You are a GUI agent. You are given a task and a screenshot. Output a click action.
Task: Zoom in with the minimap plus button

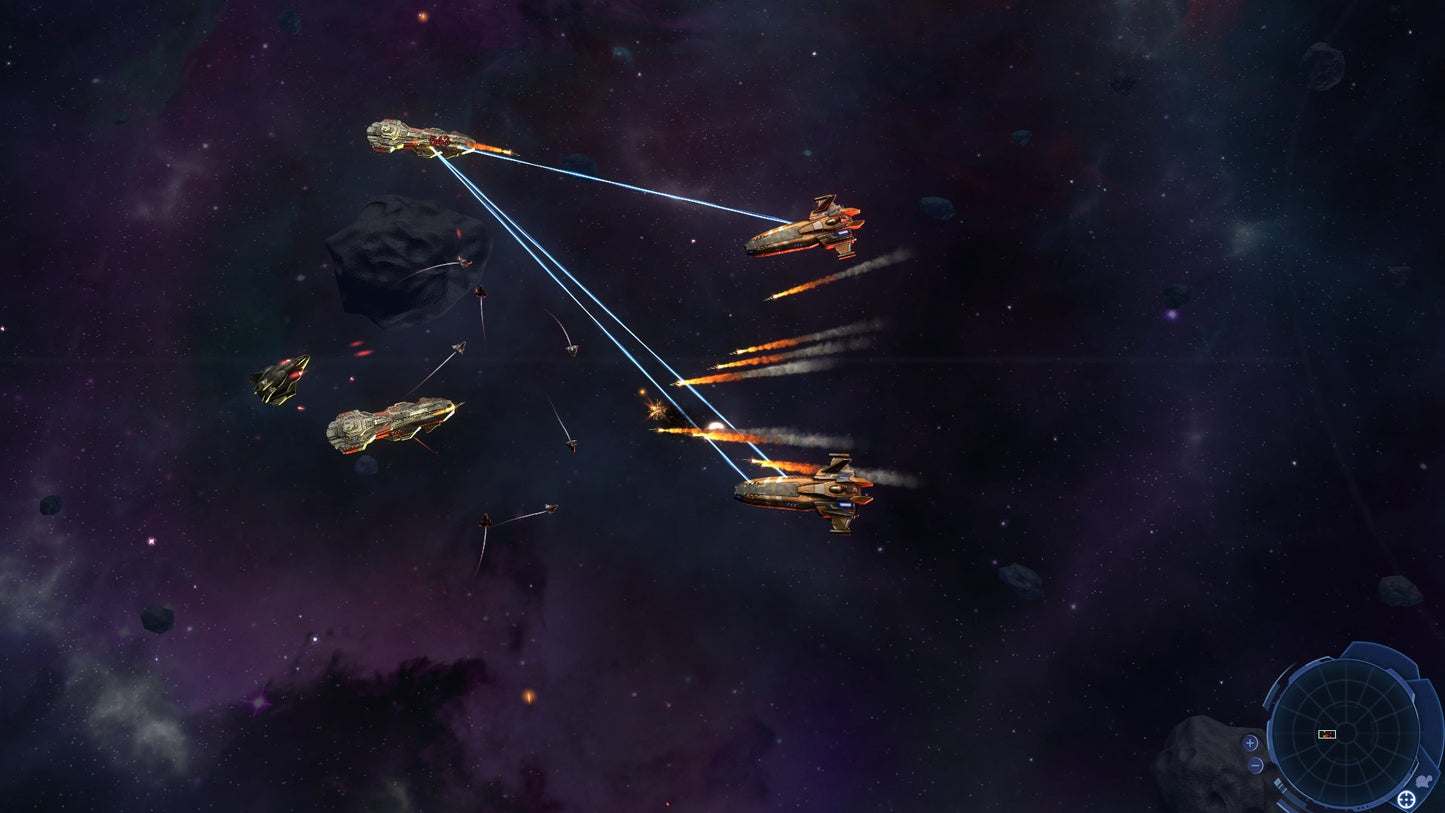(x=1250, y=743)
